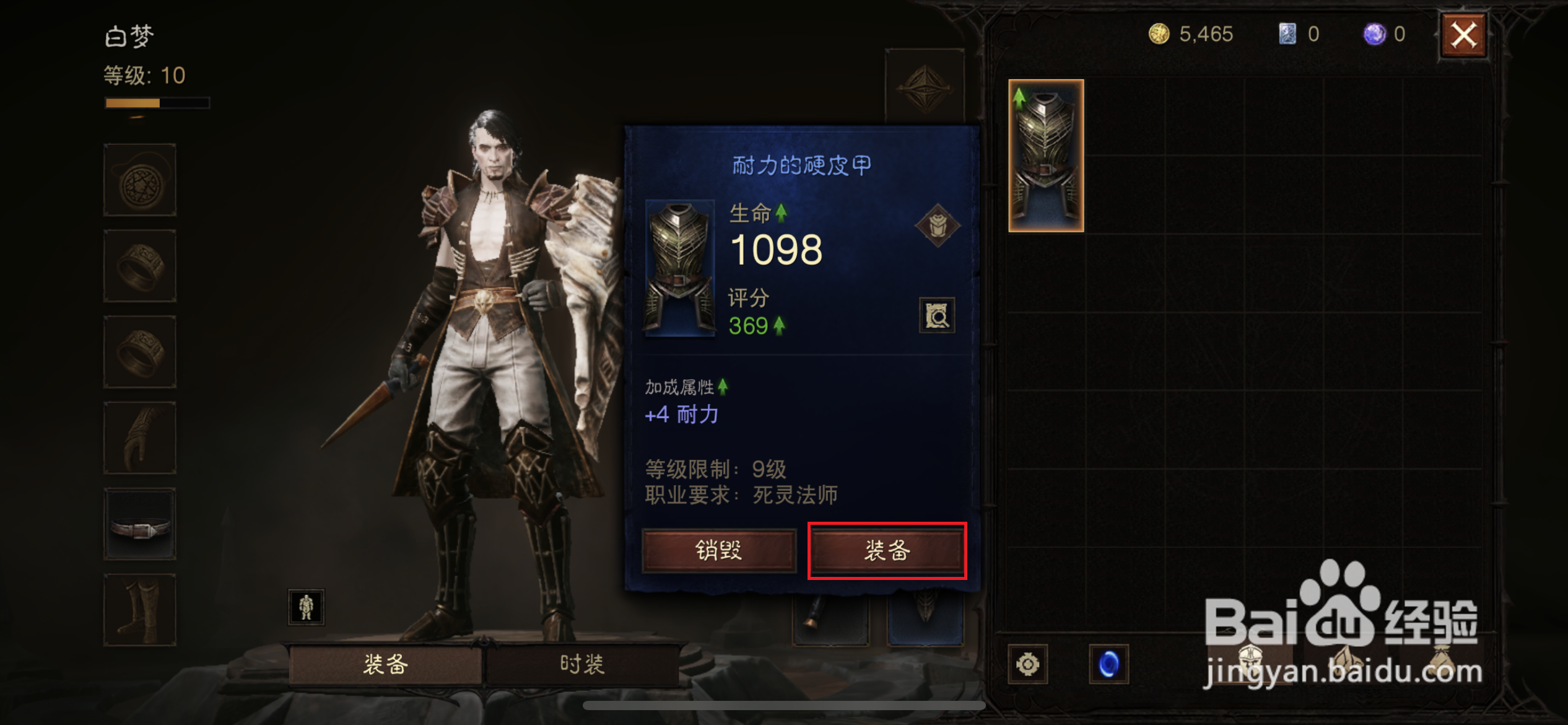Switch to the 装备 equipment tab
The width and height of the screenshot is (1568, 725).
[x=386, y=664]
